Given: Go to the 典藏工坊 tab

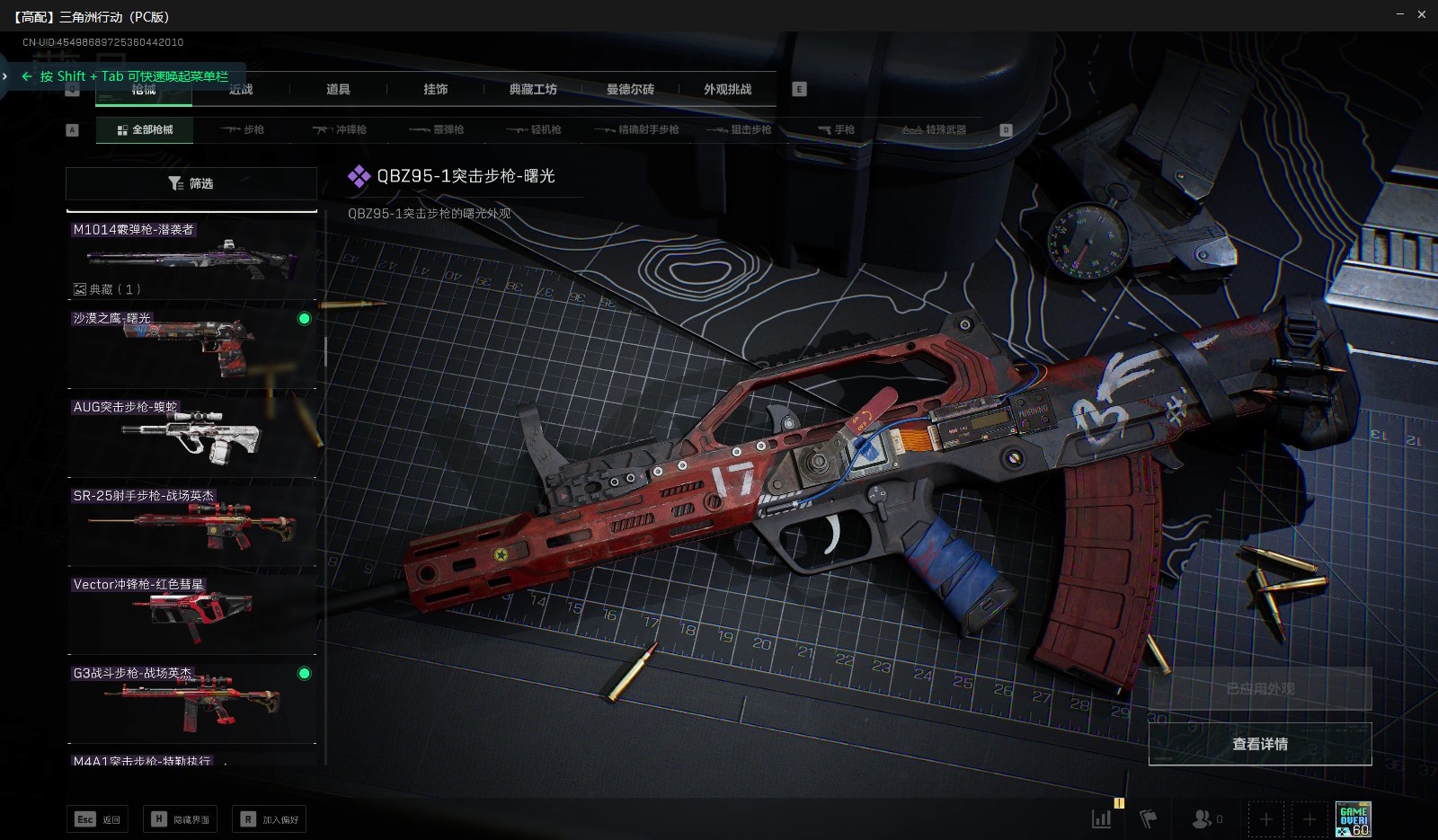Looking at the screenshot, I should 533,89.
